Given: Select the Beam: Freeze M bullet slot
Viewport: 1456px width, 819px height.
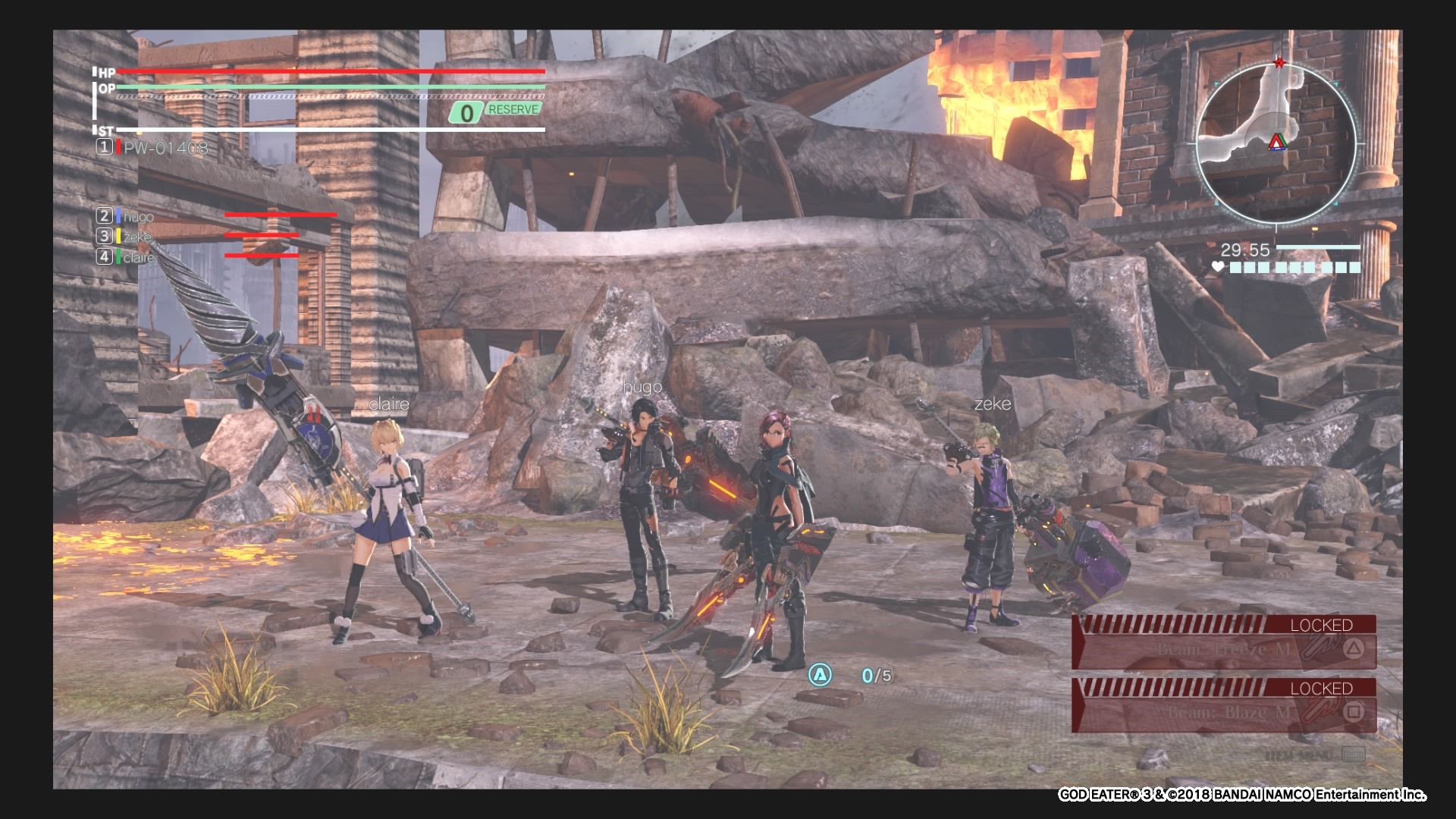Looking at the screenshot, I should pos(1223,650).
